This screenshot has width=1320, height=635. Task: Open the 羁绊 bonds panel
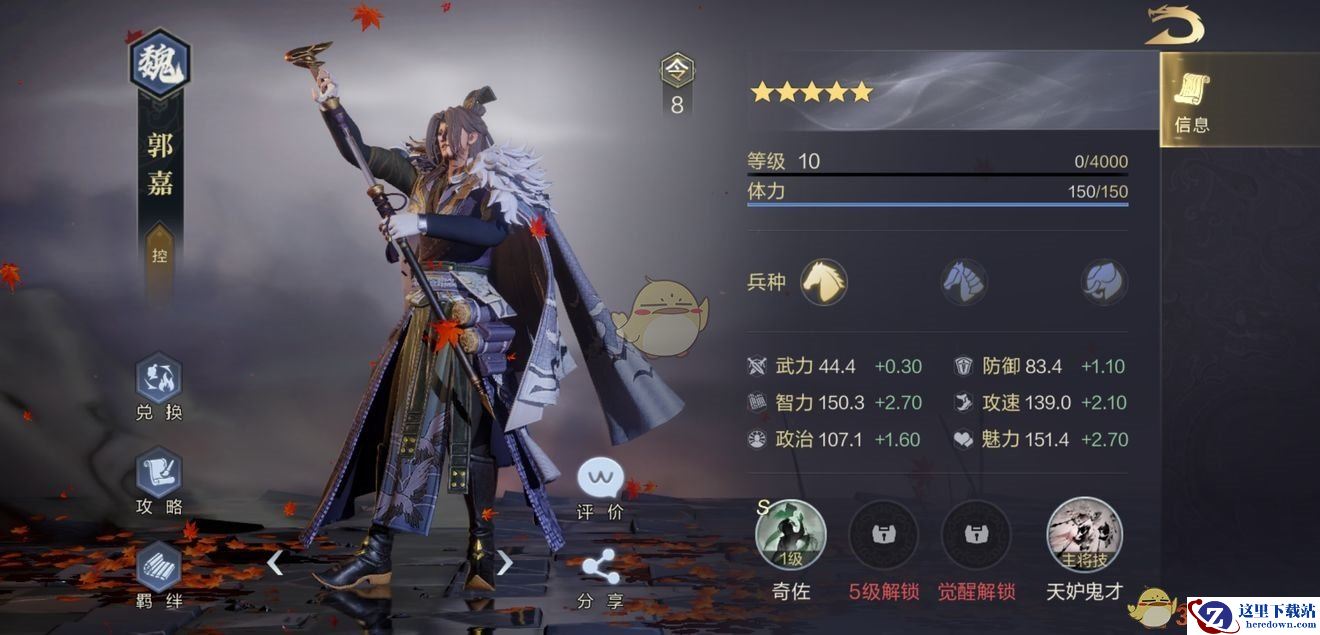point(159,568)
